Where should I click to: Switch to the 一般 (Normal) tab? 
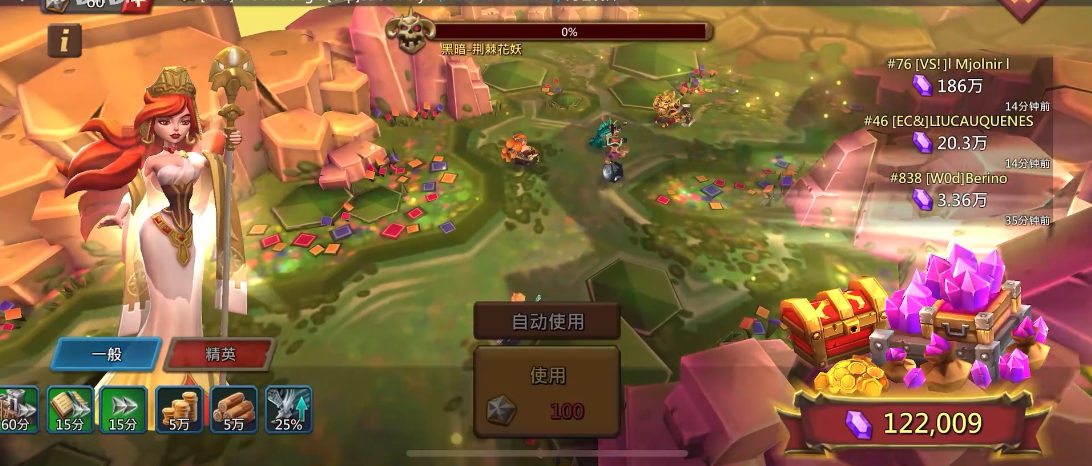pos(106,354)
